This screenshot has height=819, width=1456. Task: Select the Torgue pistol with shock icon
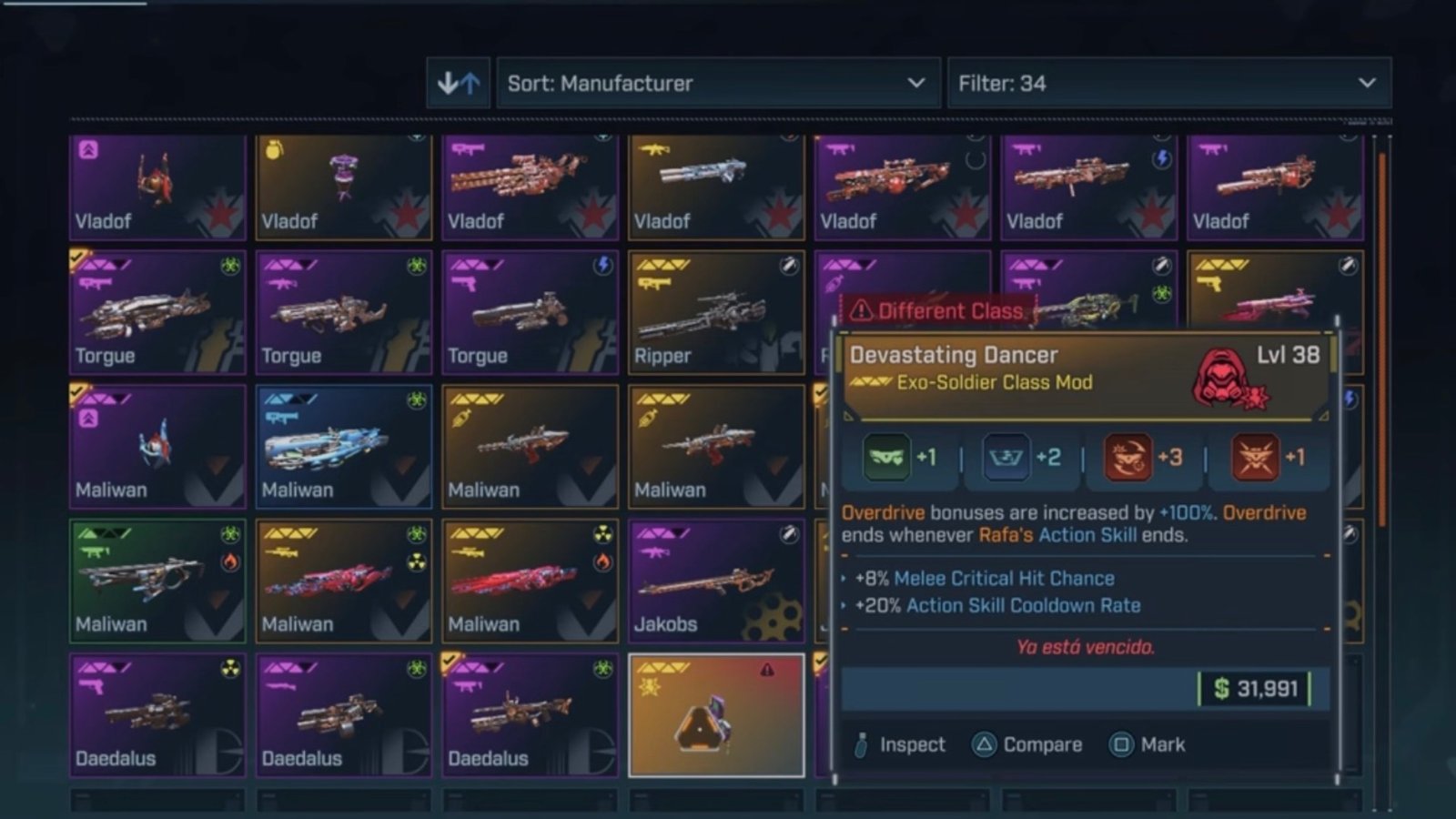pyautogui.click(x=530, y=313)
